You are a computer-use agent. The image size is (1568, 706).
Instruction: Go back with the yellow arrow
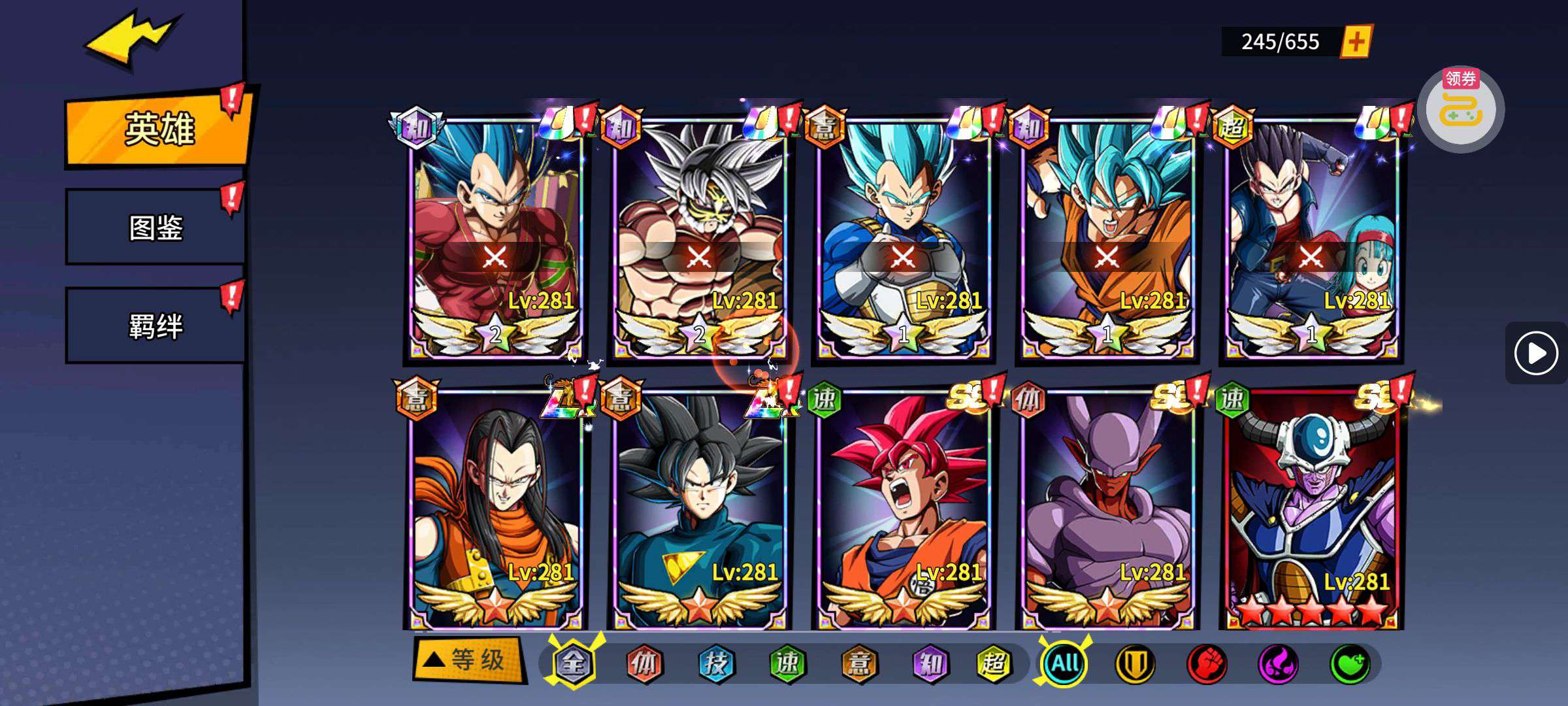[x=131, y=41]
